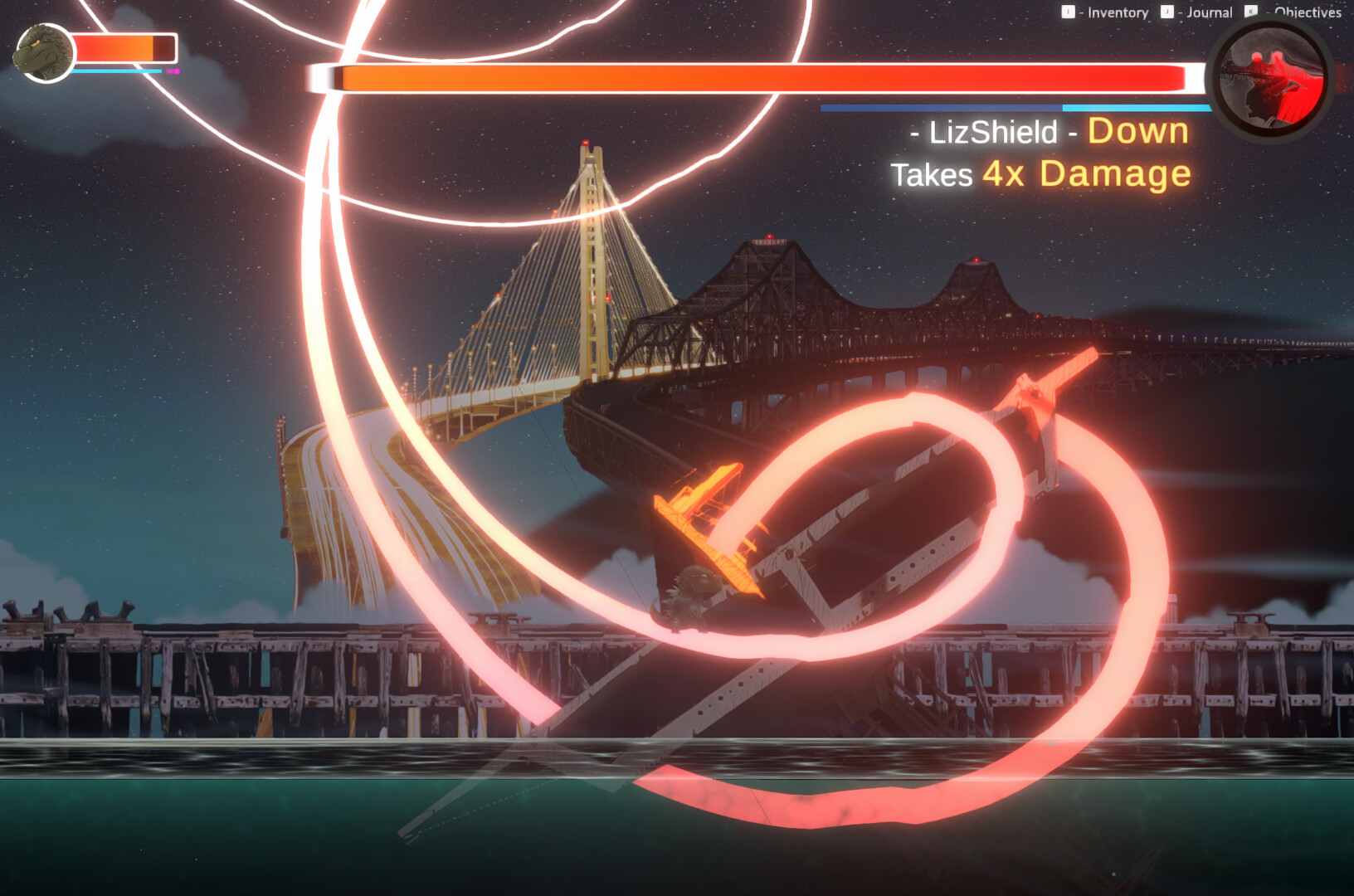
Task: Click the K key icon beside Objectives
Action: click(x=1250, y=12)
